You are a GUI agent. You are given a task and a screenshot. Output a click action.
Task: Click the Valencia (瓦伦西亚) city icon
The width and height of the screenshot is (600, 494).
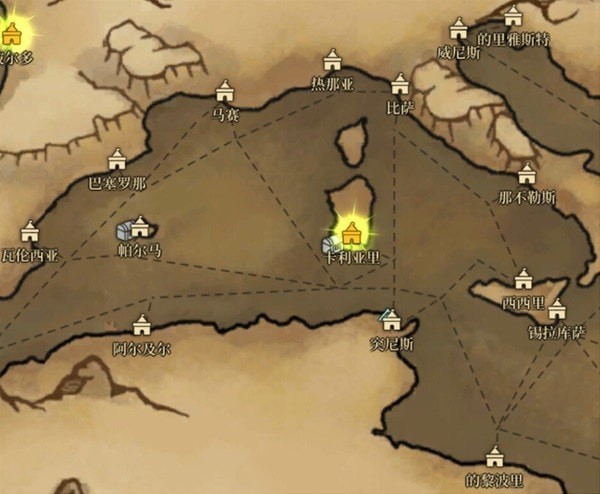29,232
